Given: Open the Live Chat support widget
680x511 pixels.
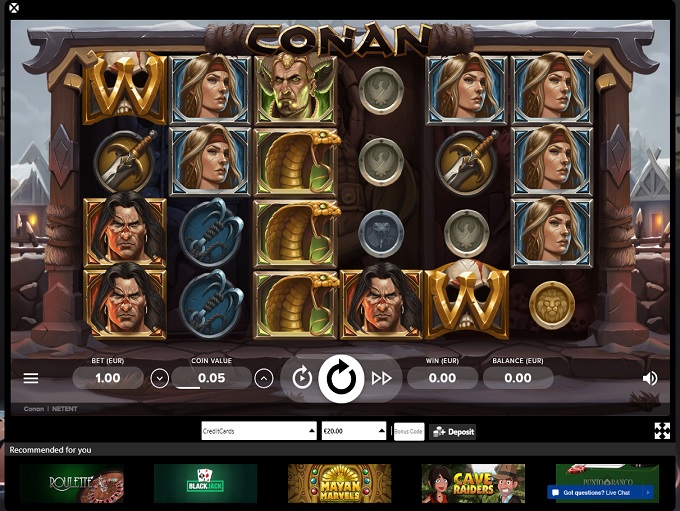Looking at the screenshot, I should tap(600, 492).
